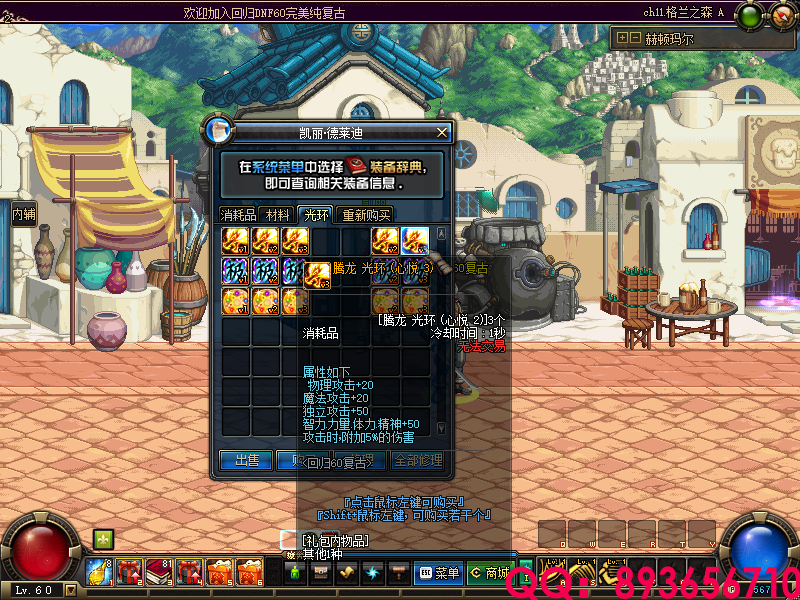Click the 出售 sell button
This screenshot has height=600, width=800.
(246, 460)
